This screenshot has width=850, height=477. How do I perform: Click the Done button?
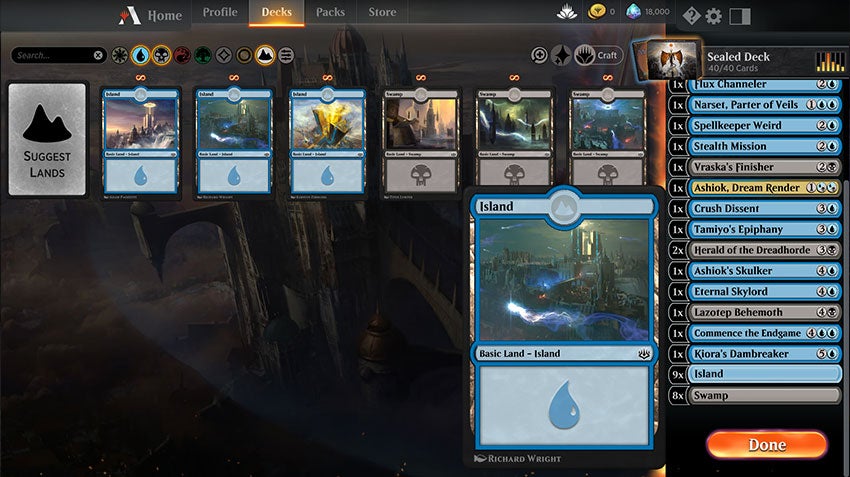pyautogui.click(x=766, y=444)
